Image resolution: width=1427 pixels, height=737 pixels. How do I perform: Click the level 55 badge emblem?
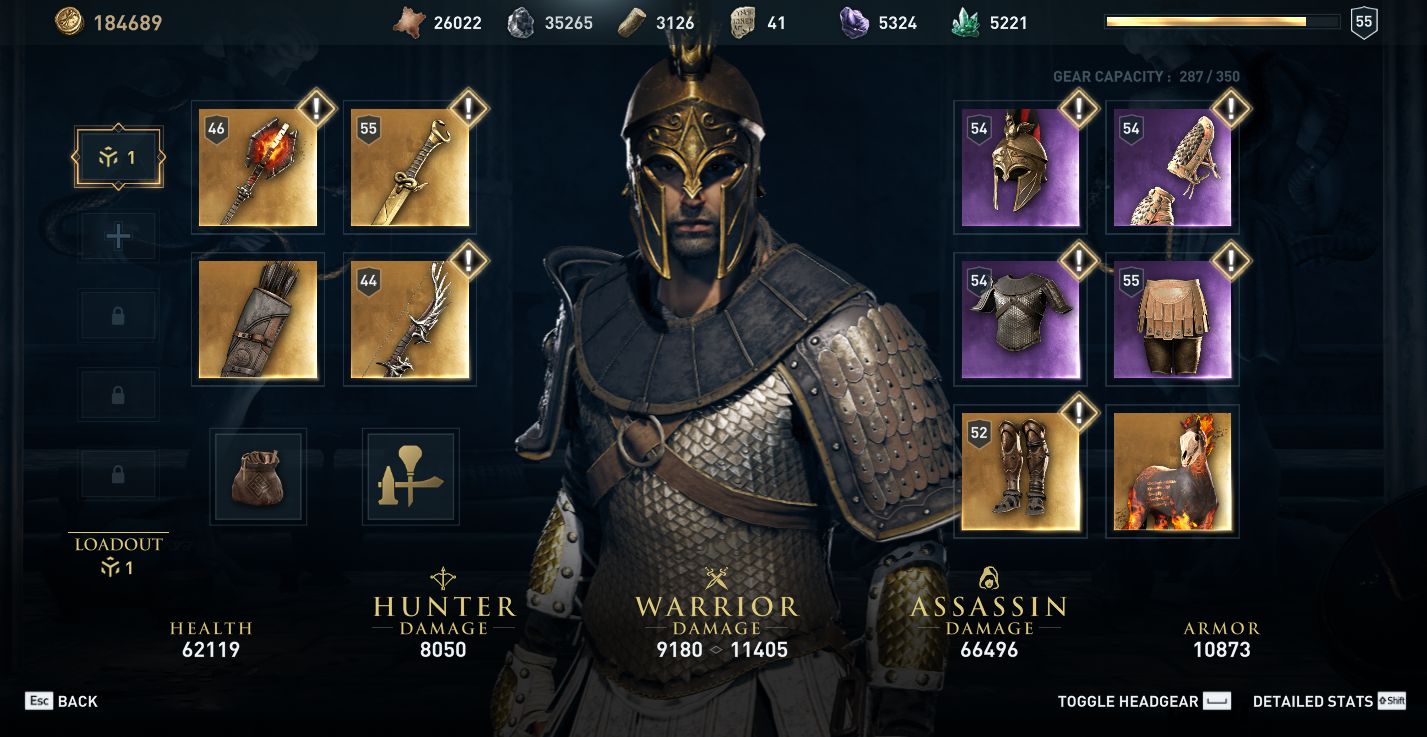(1364, 20)
